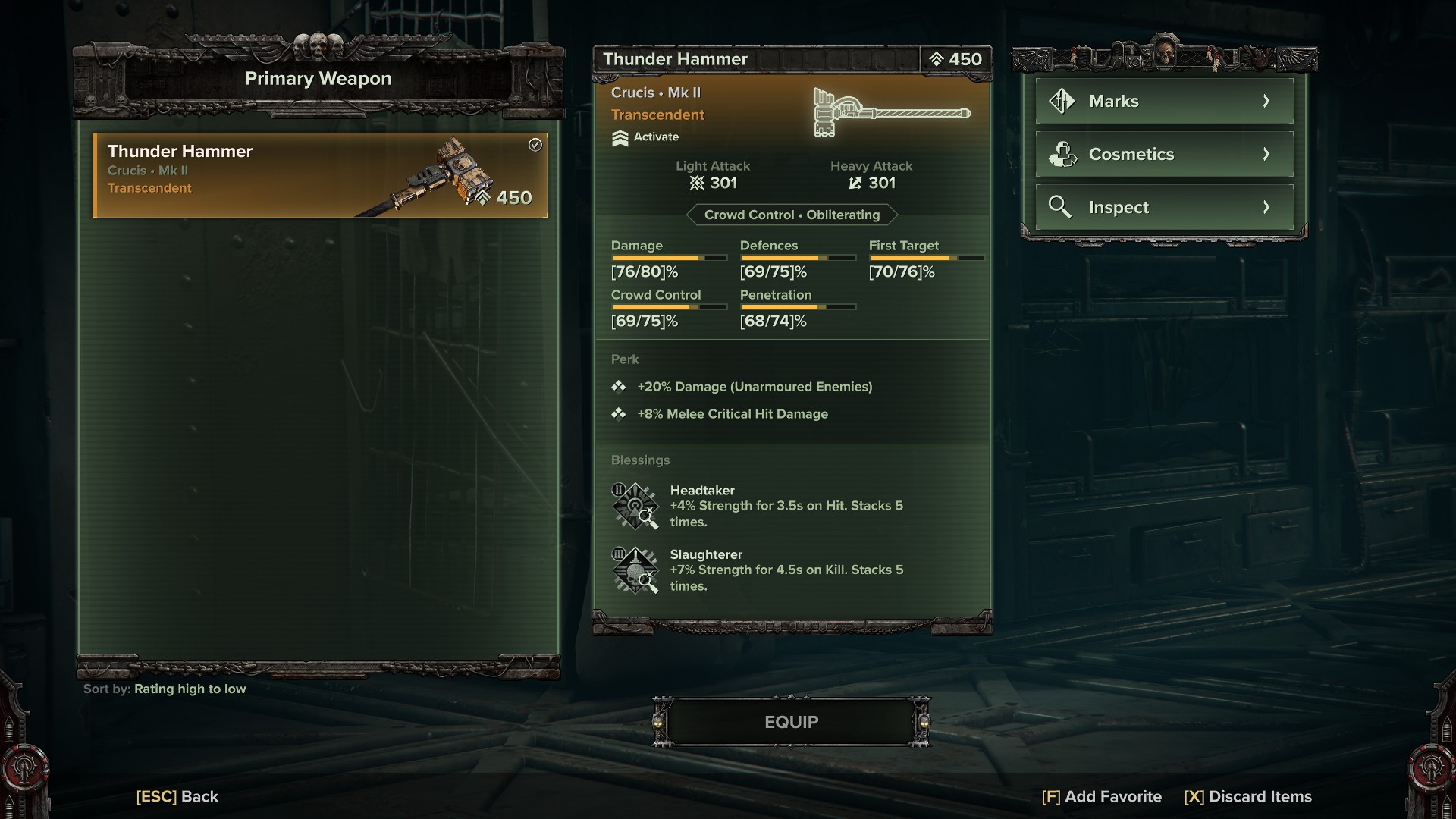Select the Headtaker blessing icon

(x=635, y=506)
